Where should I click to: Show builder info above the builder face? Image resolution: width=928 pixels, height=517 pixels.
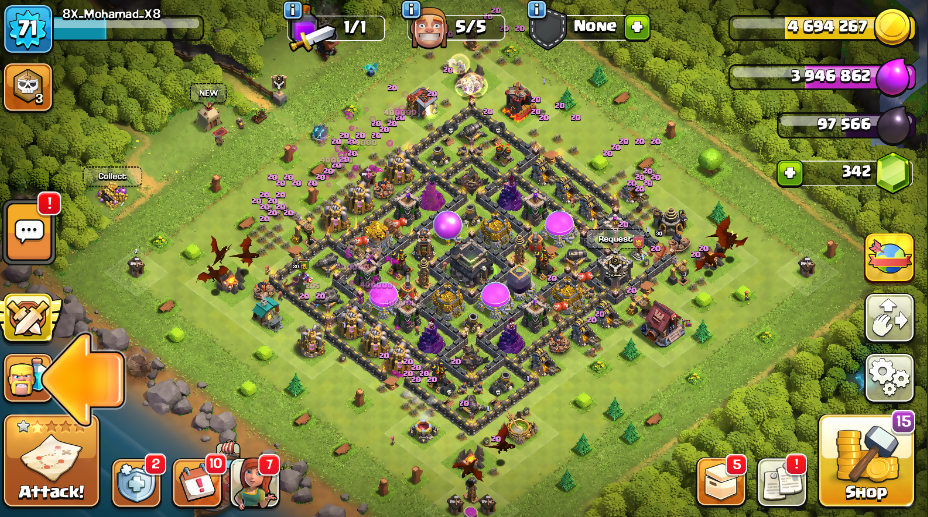pos(411,10)
